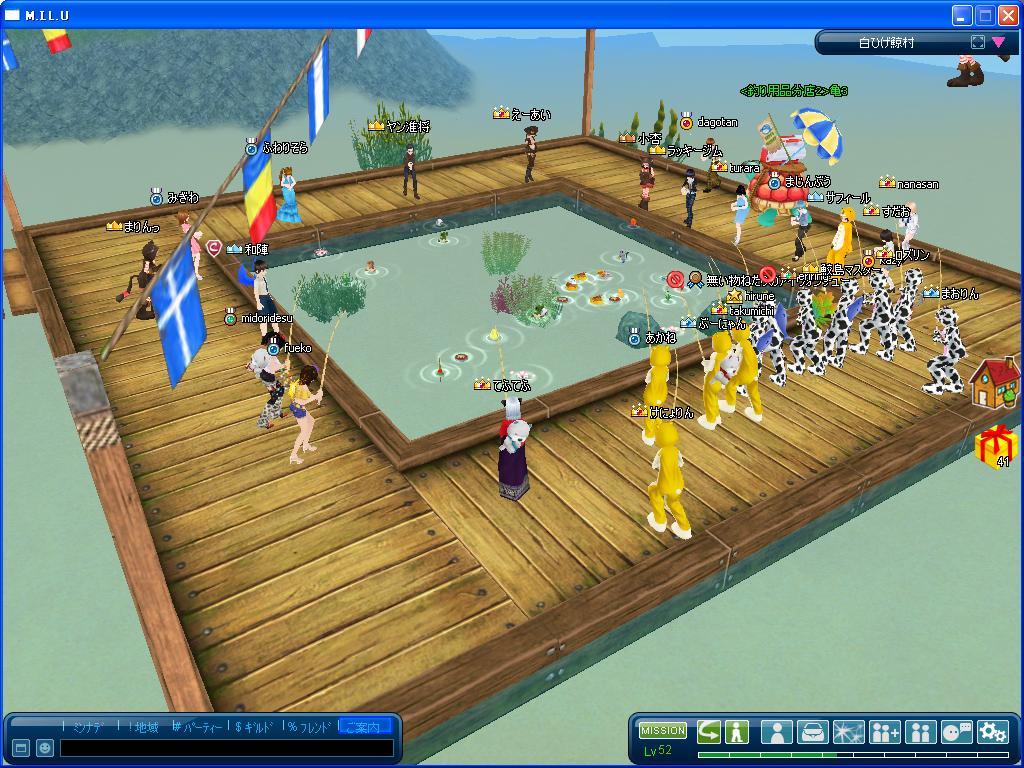Close the M.I.L.U game window

(1008, 15)
